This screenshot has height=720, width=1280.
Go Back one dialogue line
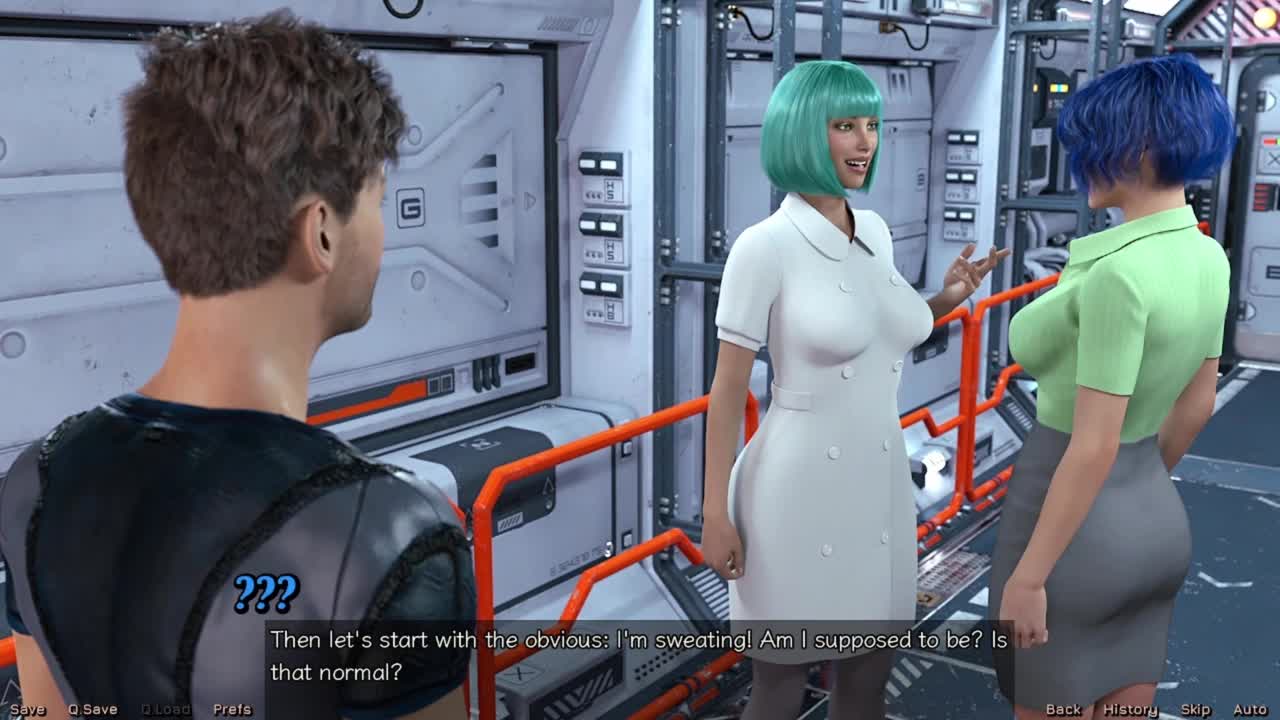tap(1063, 709)
